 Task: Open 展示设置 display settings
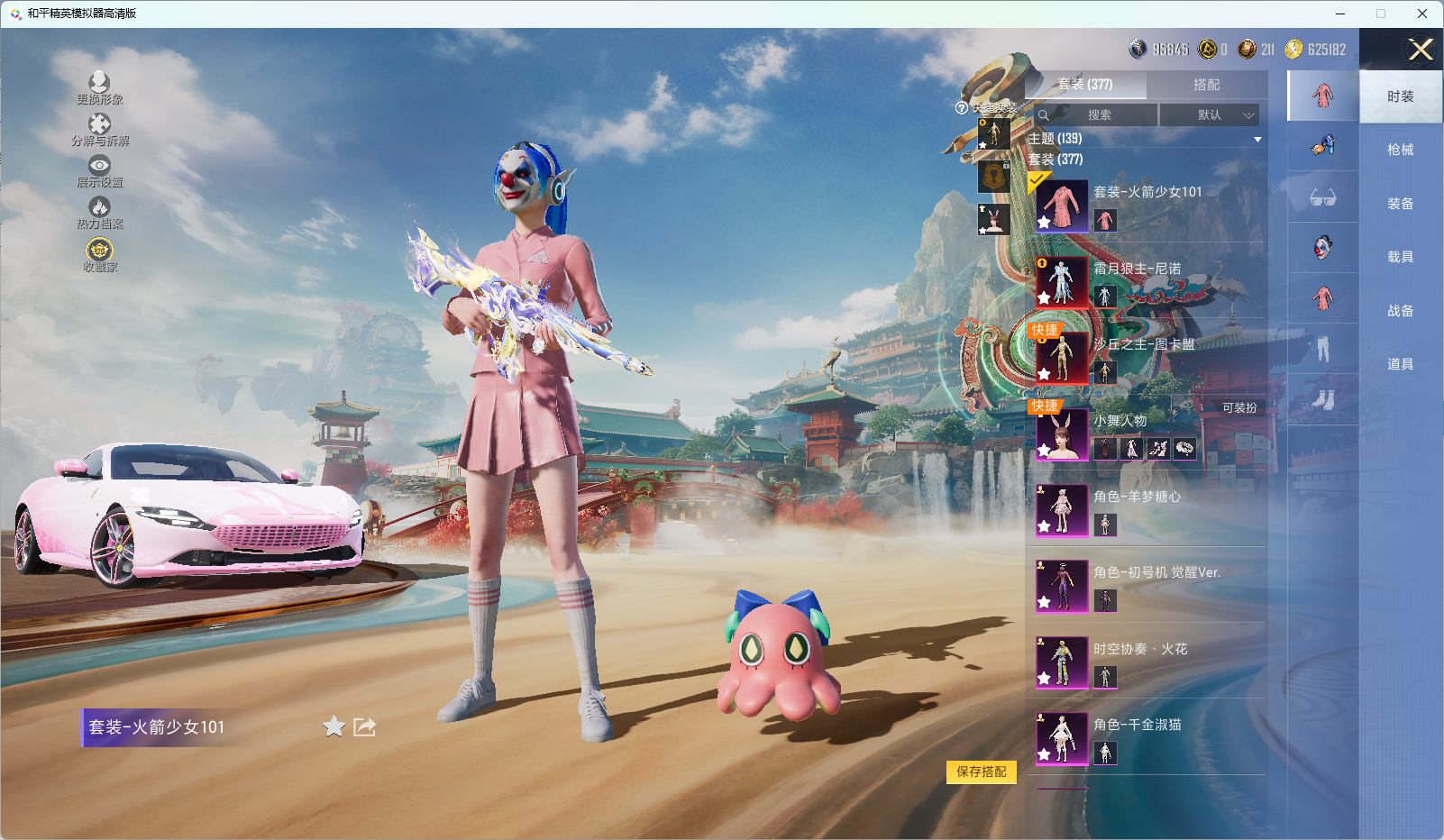[x=99, y=171]
